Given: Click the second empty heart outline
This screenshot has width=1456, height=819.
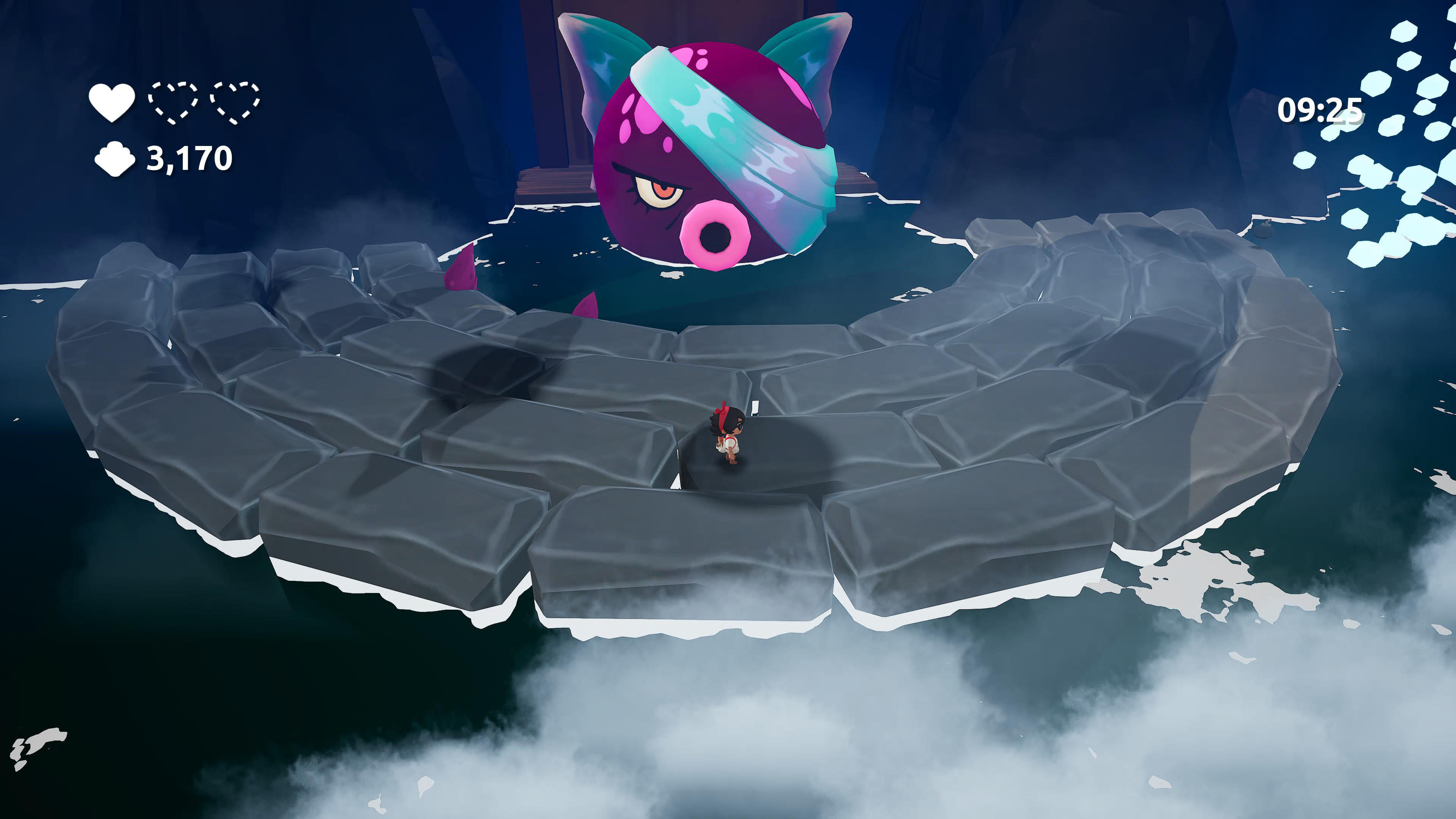Looking at the screenshot, I should 237,102.
